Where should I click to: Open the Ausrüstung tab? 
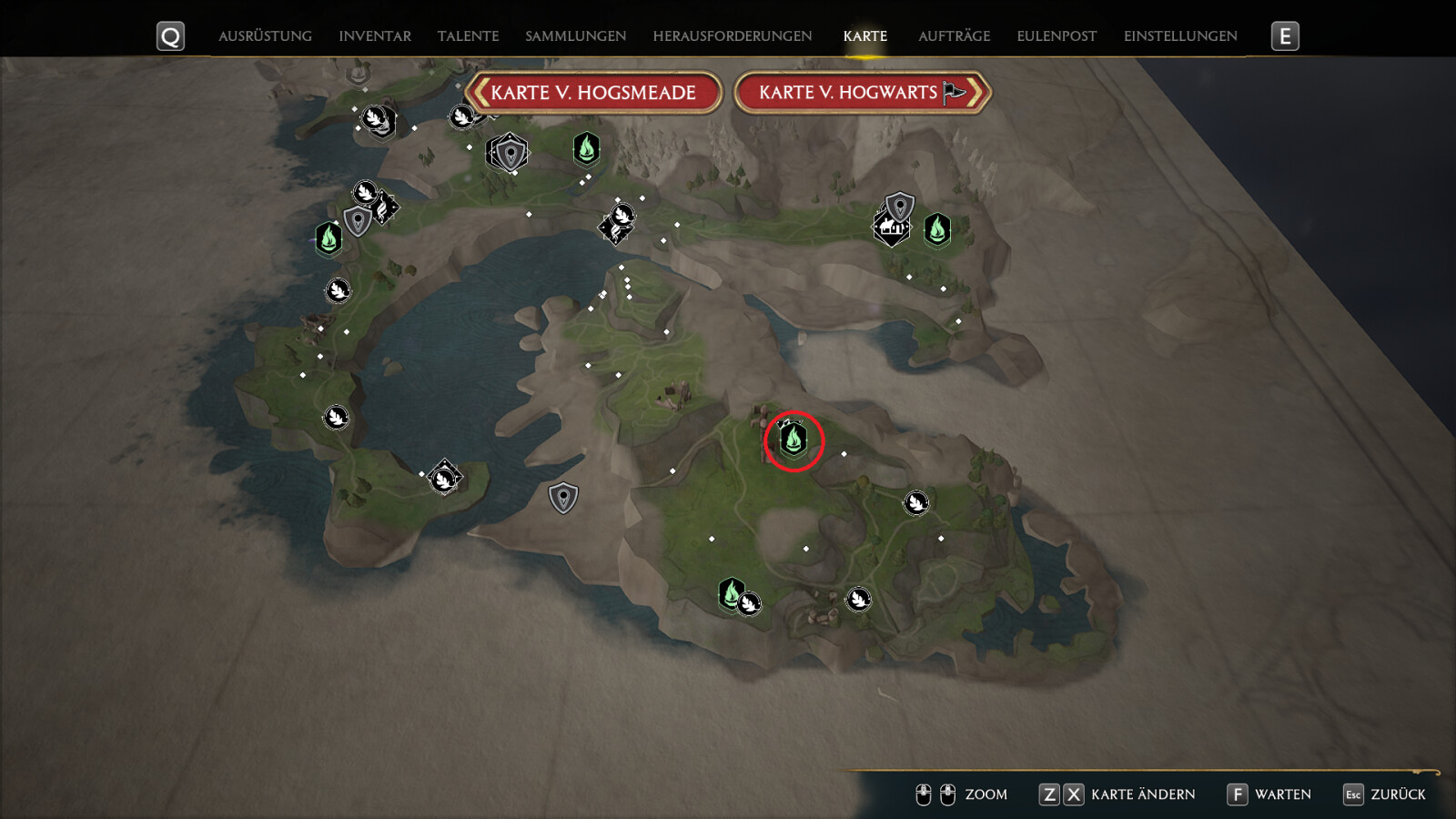click(265, 36)
